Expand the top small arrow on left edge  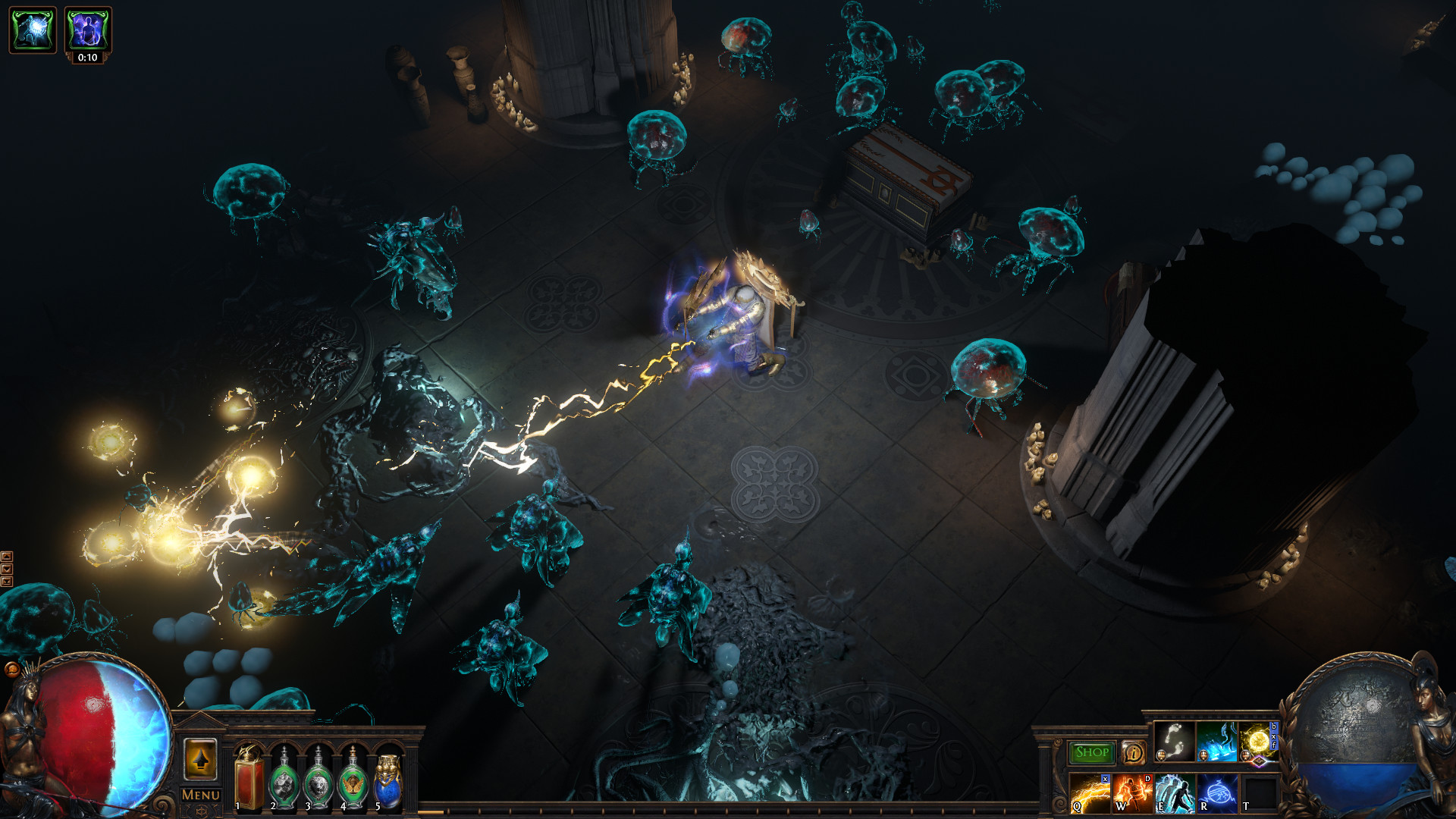[7, 557]
